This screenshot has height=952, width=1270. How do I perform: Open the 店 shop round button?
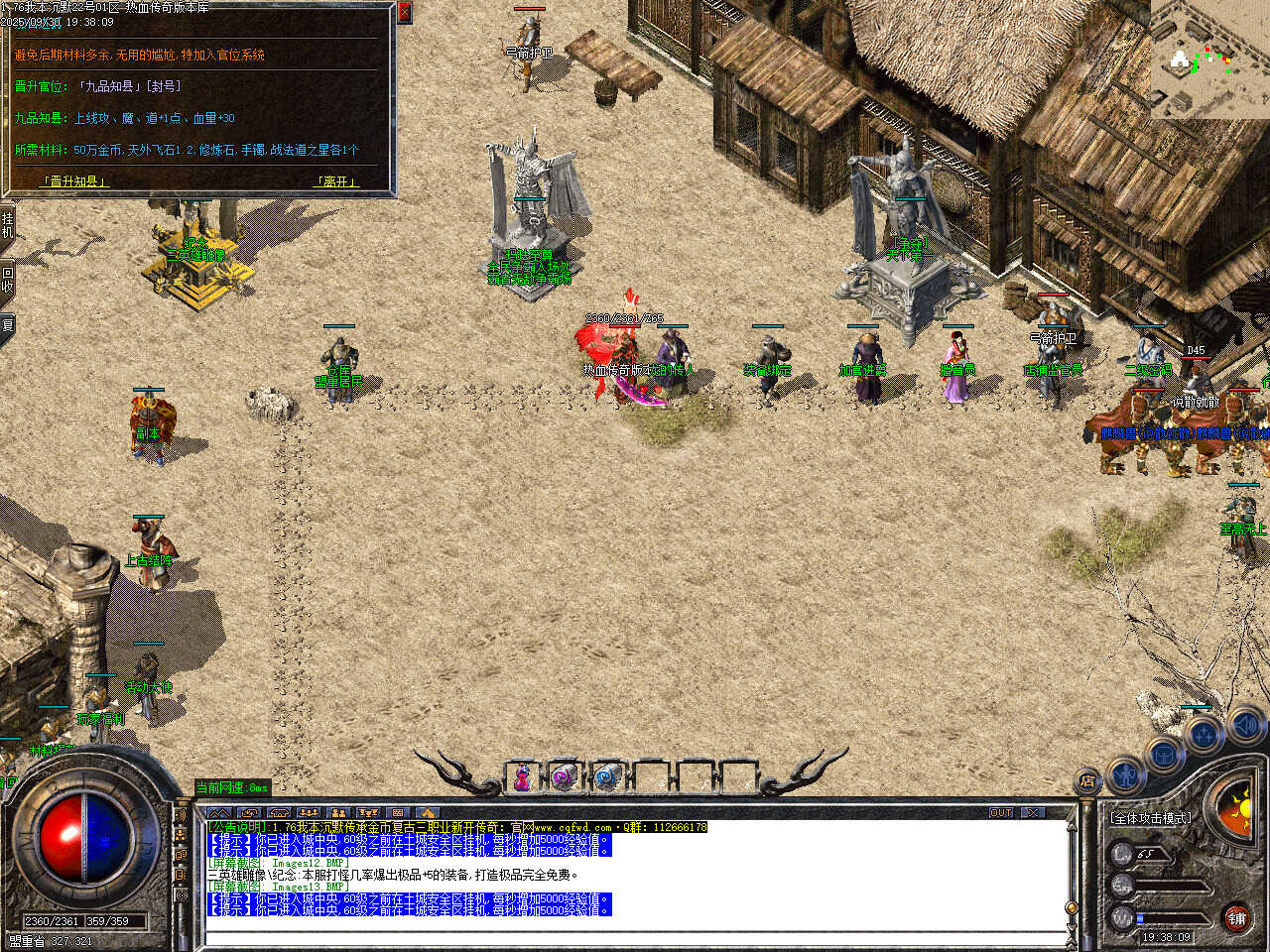pyautogui.click(x=1088, y=782)
